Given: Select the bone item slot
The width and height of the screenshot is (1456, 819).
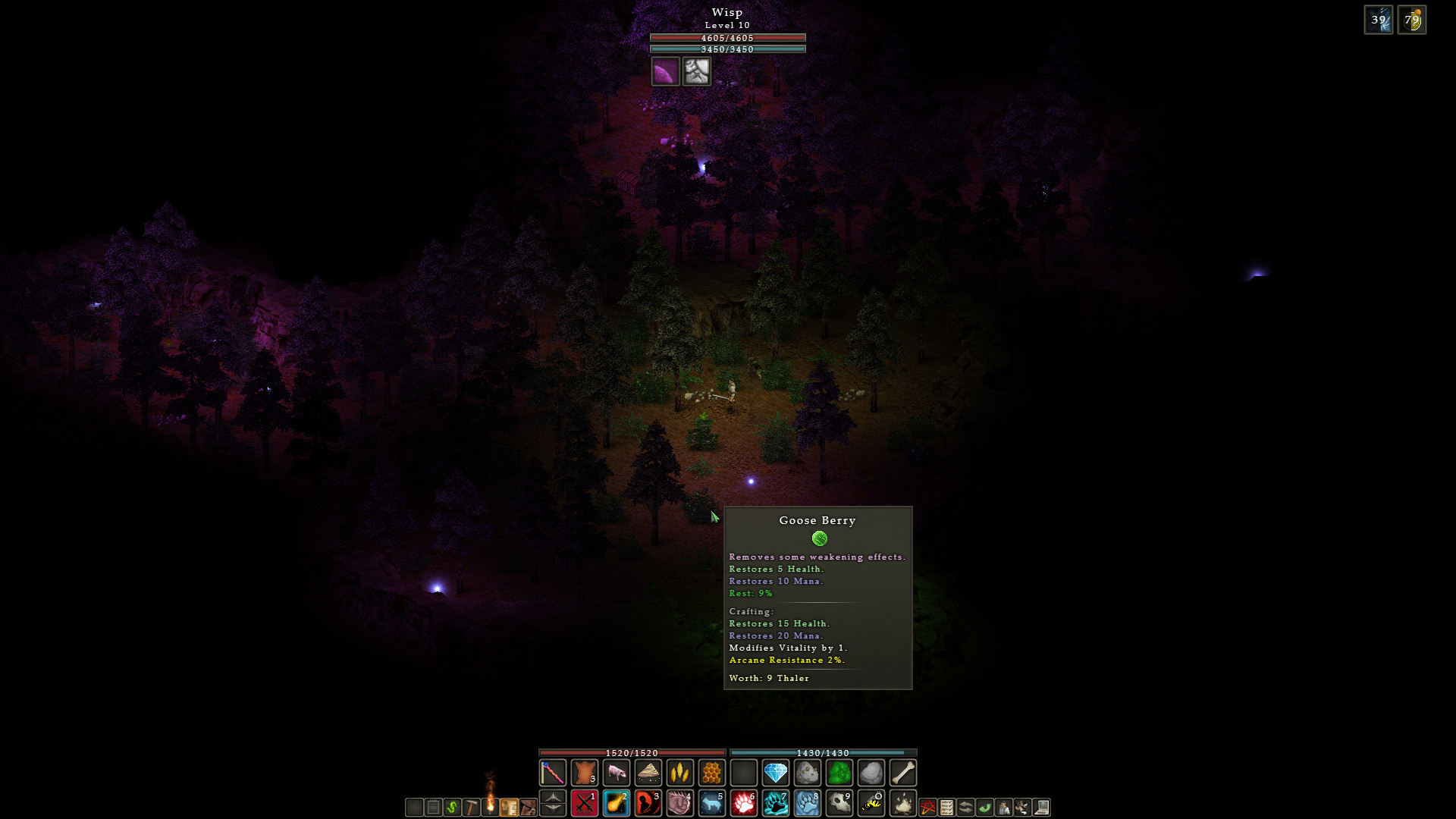Looking at the screenshot, I should [x=903, y=773].
